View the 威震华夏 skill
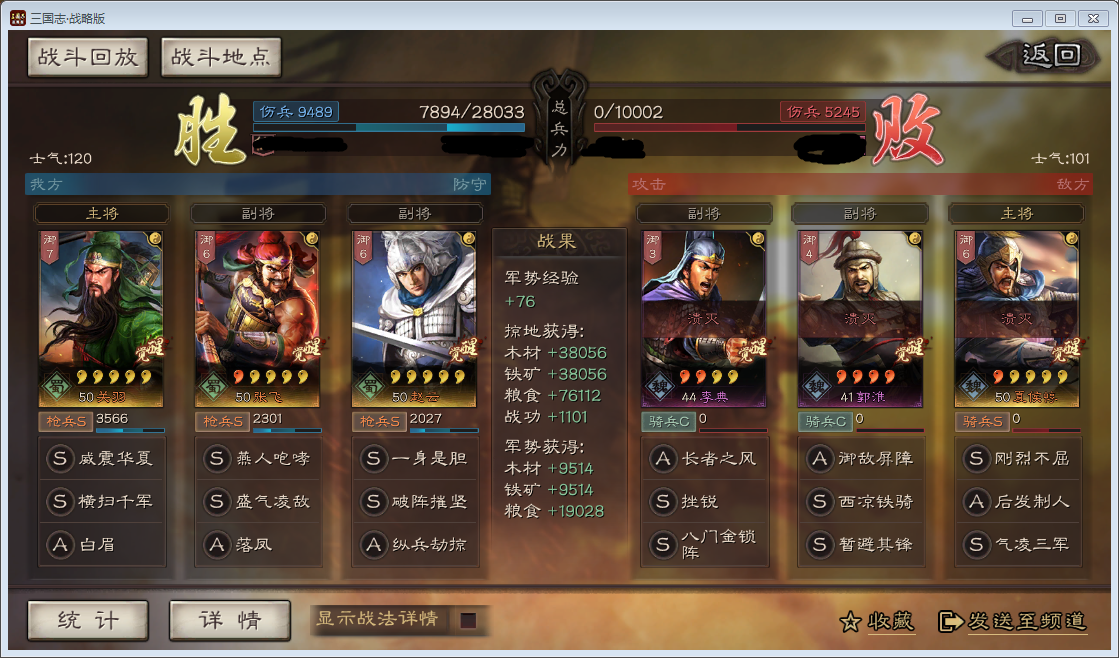 coord(100,459)
